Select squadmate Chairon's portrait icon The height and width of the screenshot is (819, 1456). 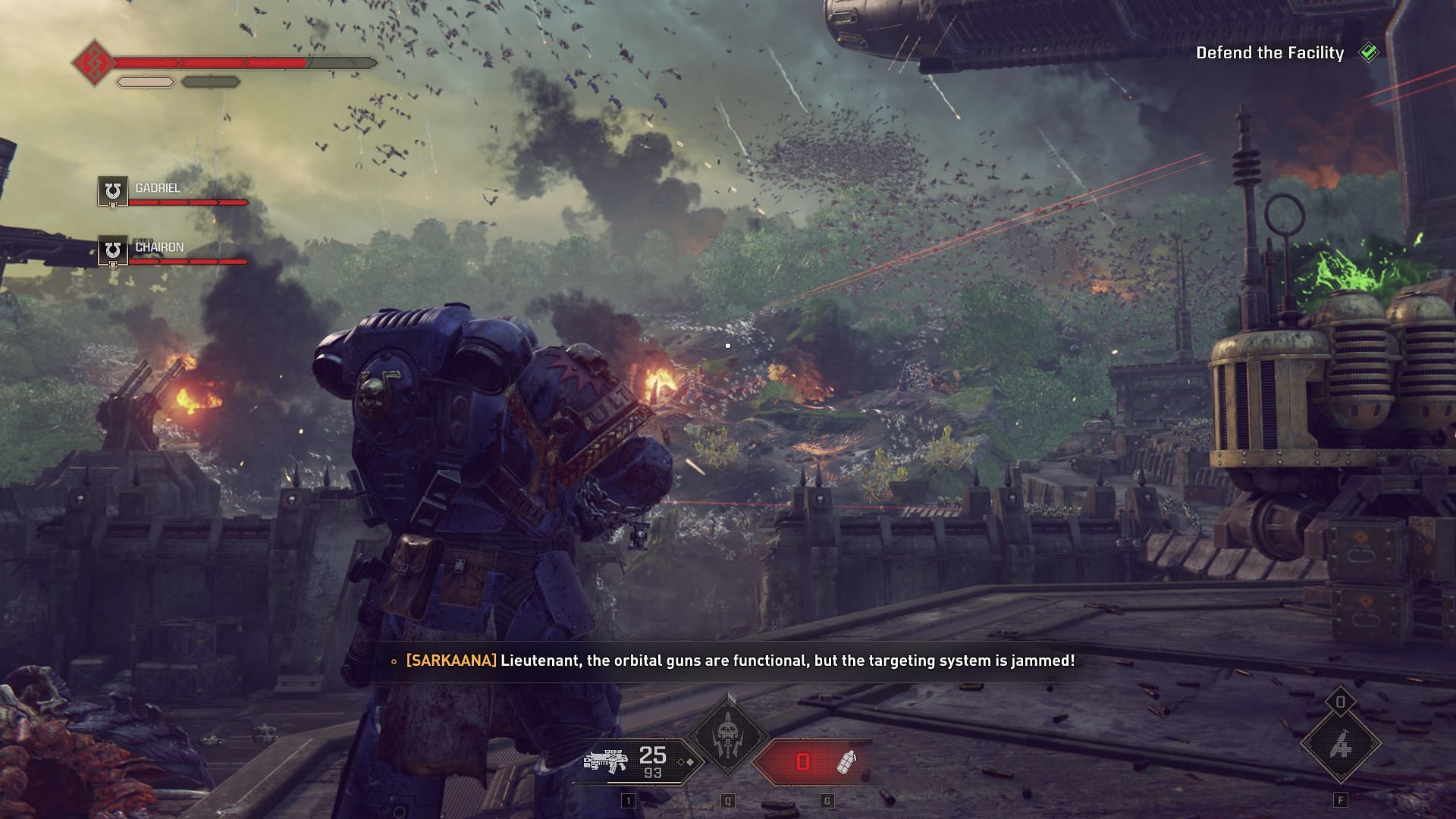coord(113,251)
